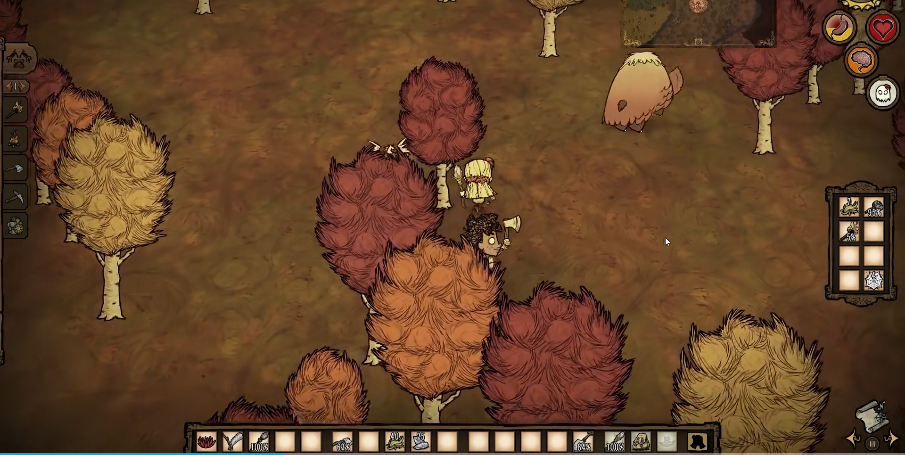Select the axe crafting icon
The width and height of the screenshot is (905, 455).
click(16, 169)
